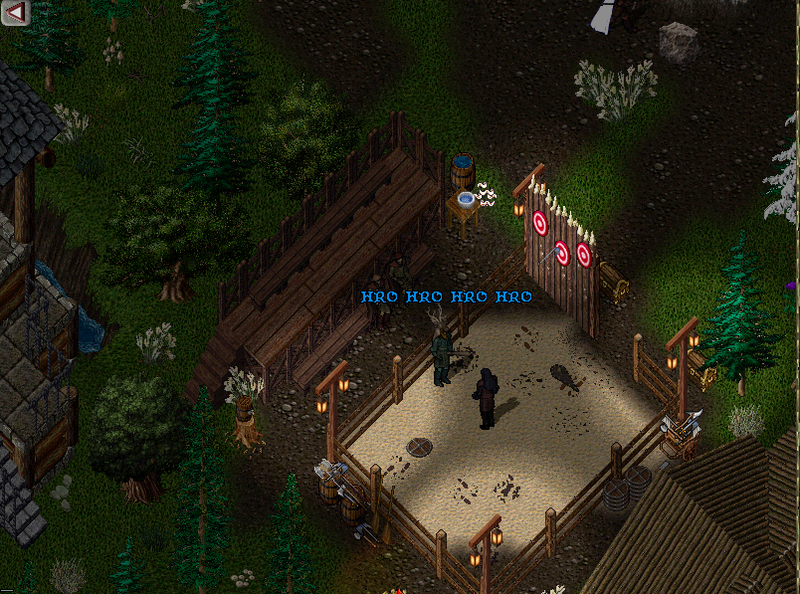Click the left-pointing arrow button
Image resolution: width=800 pixels, height=594 pixels.
coord(16,12)
